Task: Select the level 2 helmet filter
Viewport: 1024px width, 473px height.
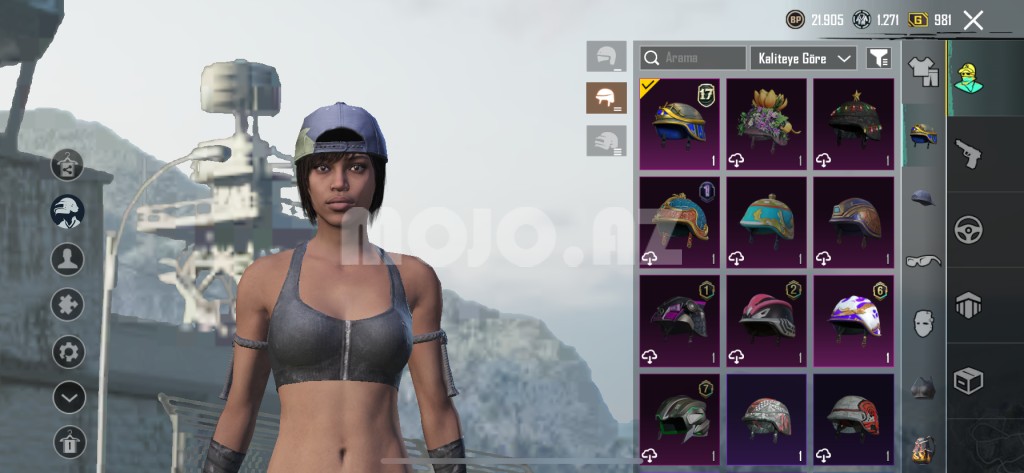Action: 606,98
